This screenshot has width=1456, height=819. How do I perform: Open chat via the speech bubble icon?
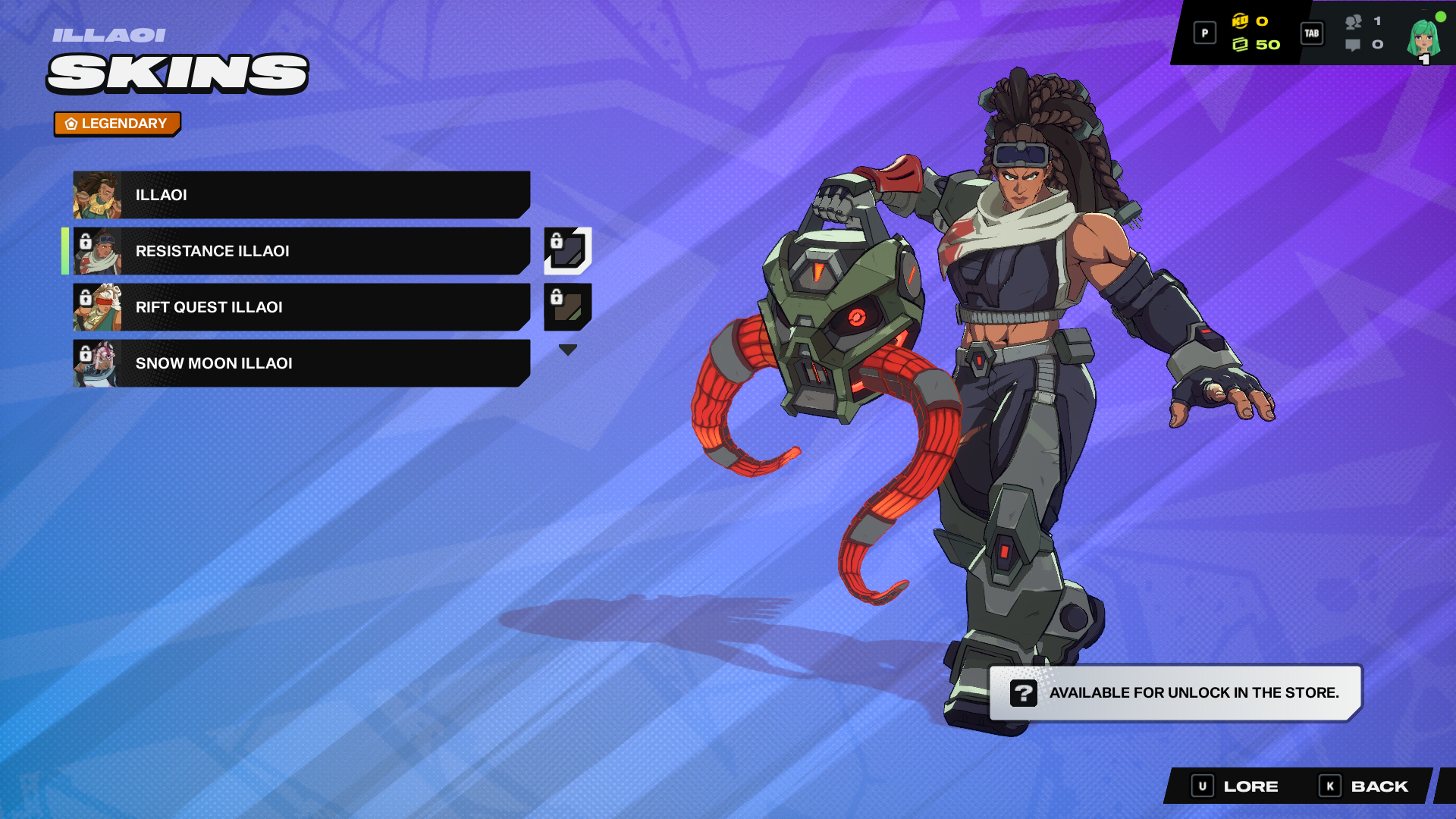click(1353, 45)
